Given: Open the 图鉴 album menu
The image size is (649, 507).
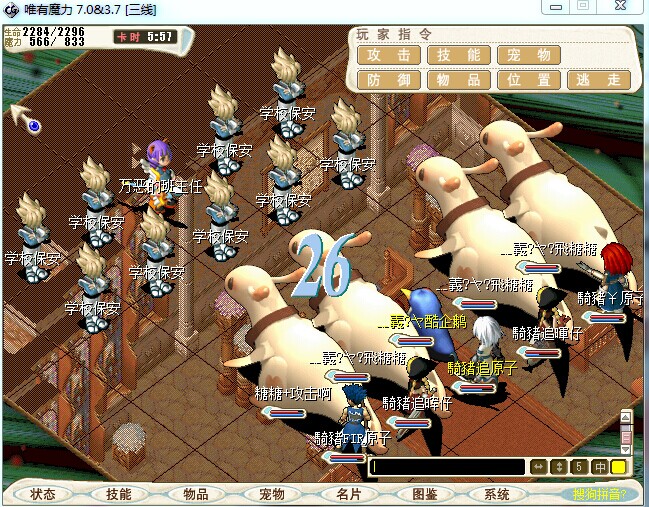Looking at the screenshot, I should click(x=423, y=494).
